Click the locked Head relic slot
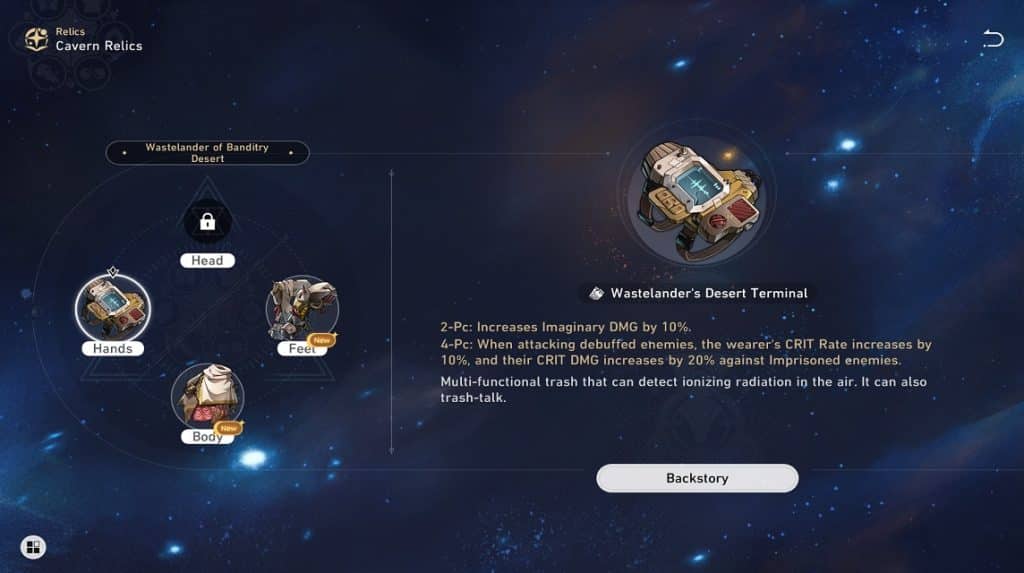This screenshot has height=573, width=1024. tap(207, 223)
